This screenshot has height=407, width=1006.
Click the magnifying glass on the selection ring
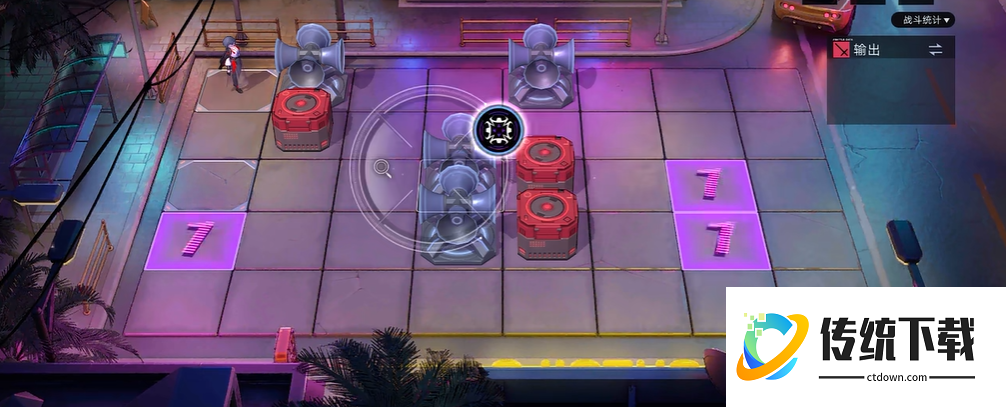tap(382, 167)
